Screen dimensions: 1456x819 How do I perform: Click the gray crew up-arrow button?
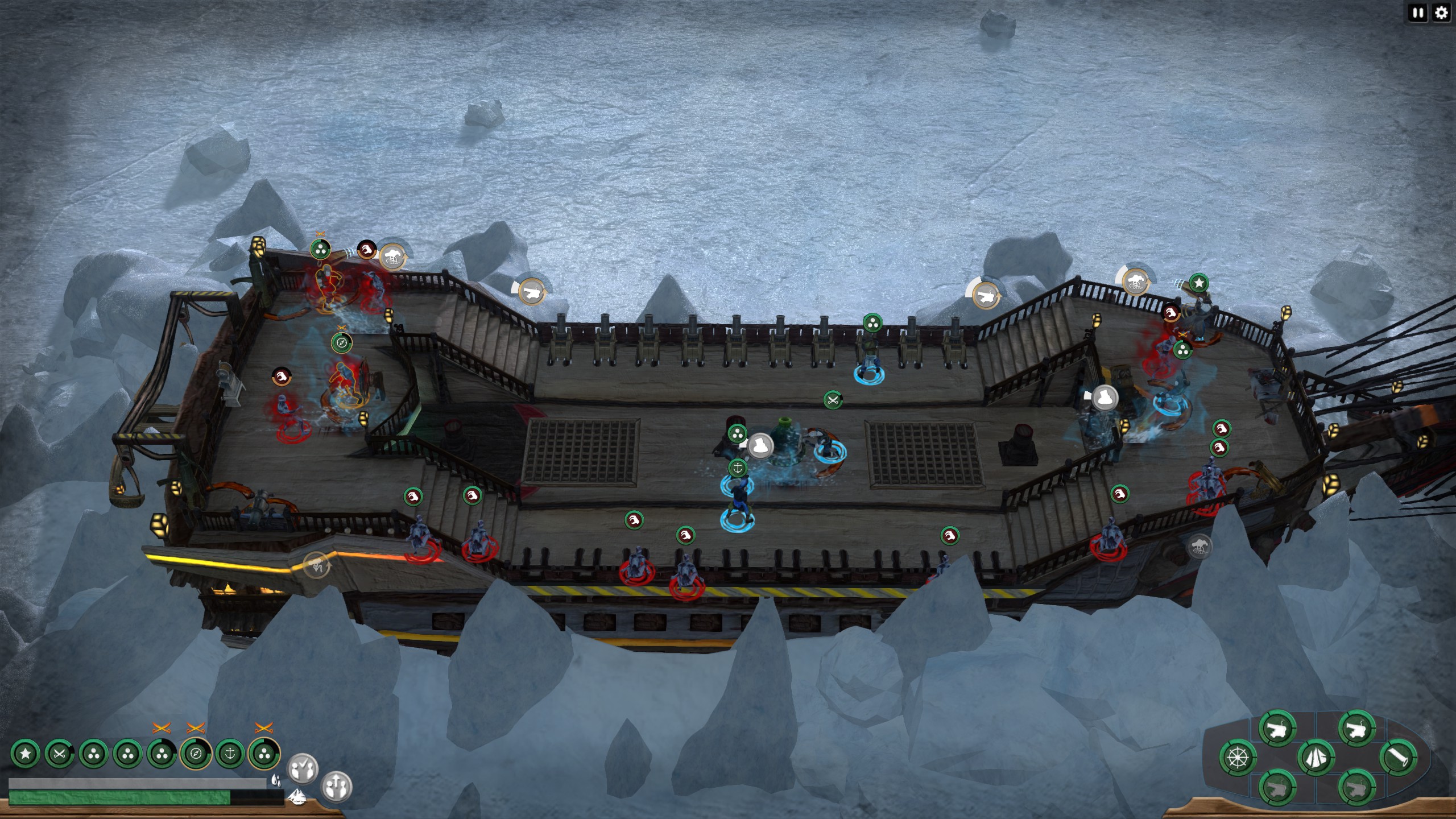(337, 787)
